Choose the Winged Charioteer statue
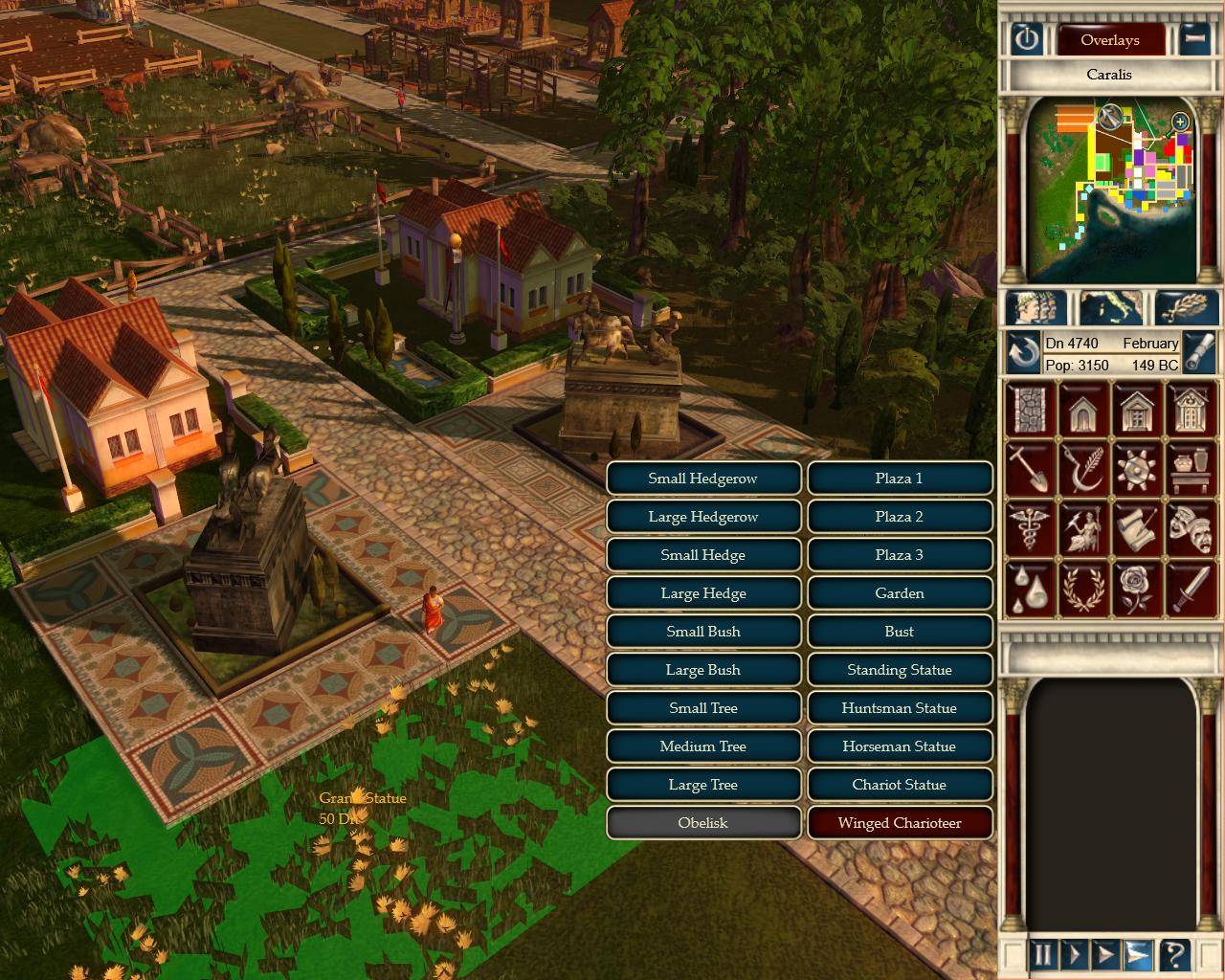 pyautogui.click(x=899, y=823)
